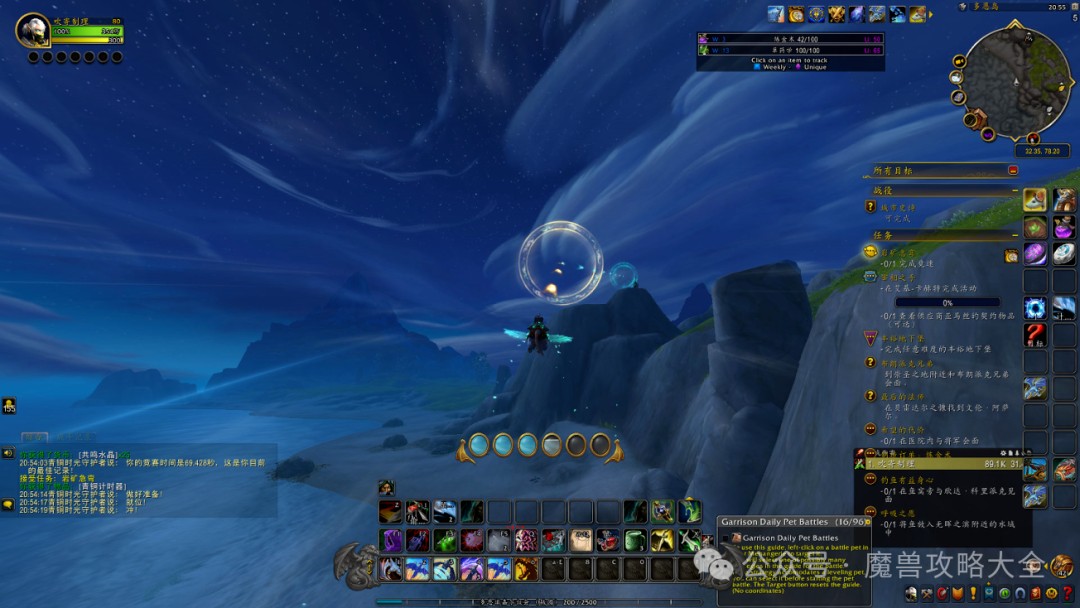The width and height of the screenshot is (1080, 608).
Task: Use the golden dragon ability slot
Action: coord(526,569)
